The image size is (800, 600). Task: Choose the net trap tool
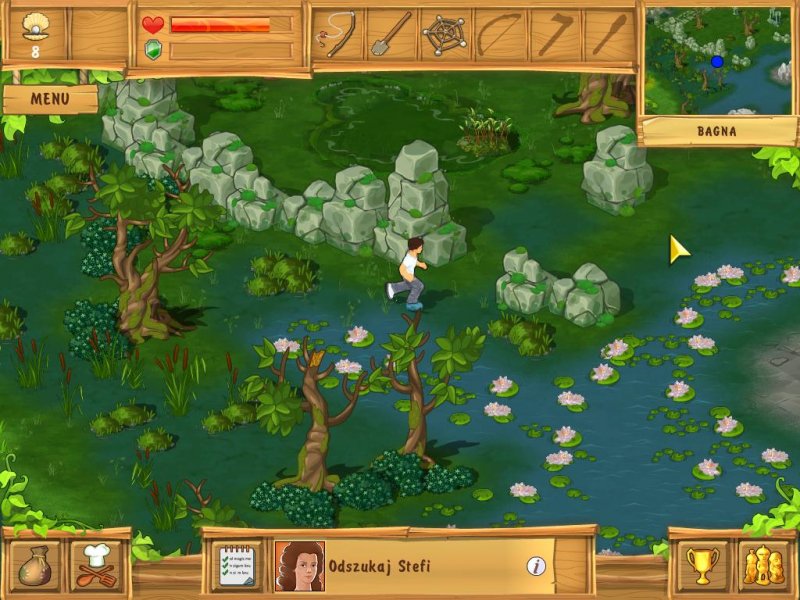[445, 35]
